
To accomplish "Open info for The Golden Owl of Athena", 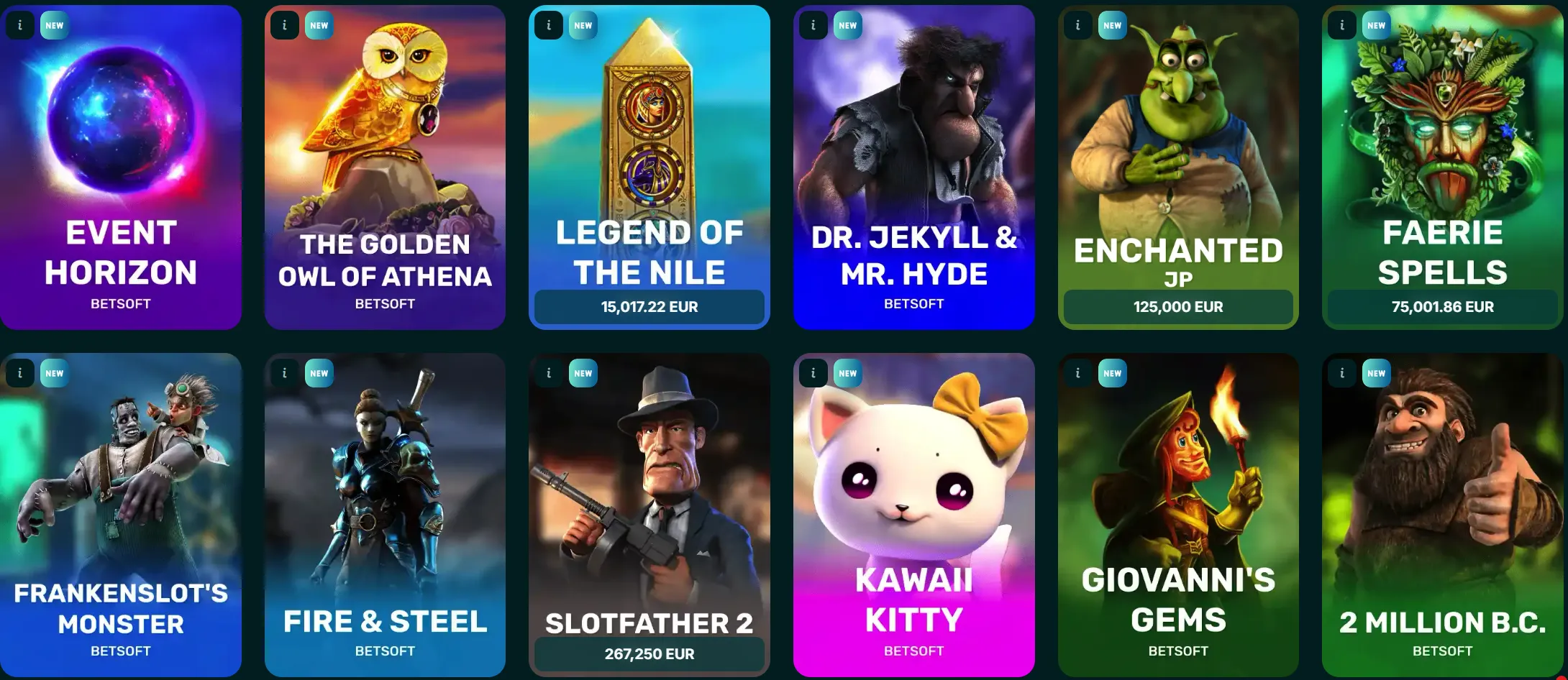I will 283,25.
